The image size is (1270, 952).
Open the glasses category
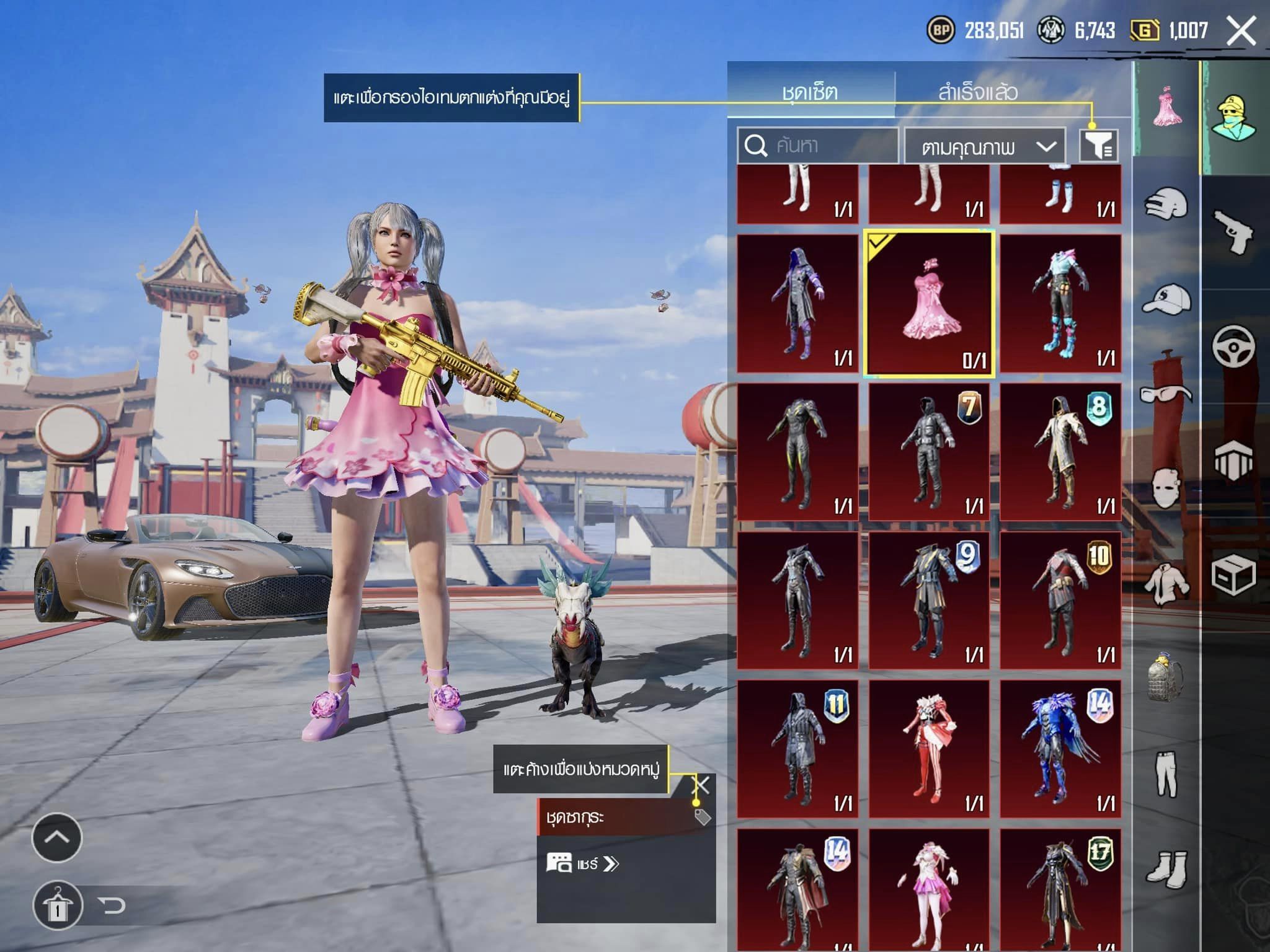coord(1166,393)
